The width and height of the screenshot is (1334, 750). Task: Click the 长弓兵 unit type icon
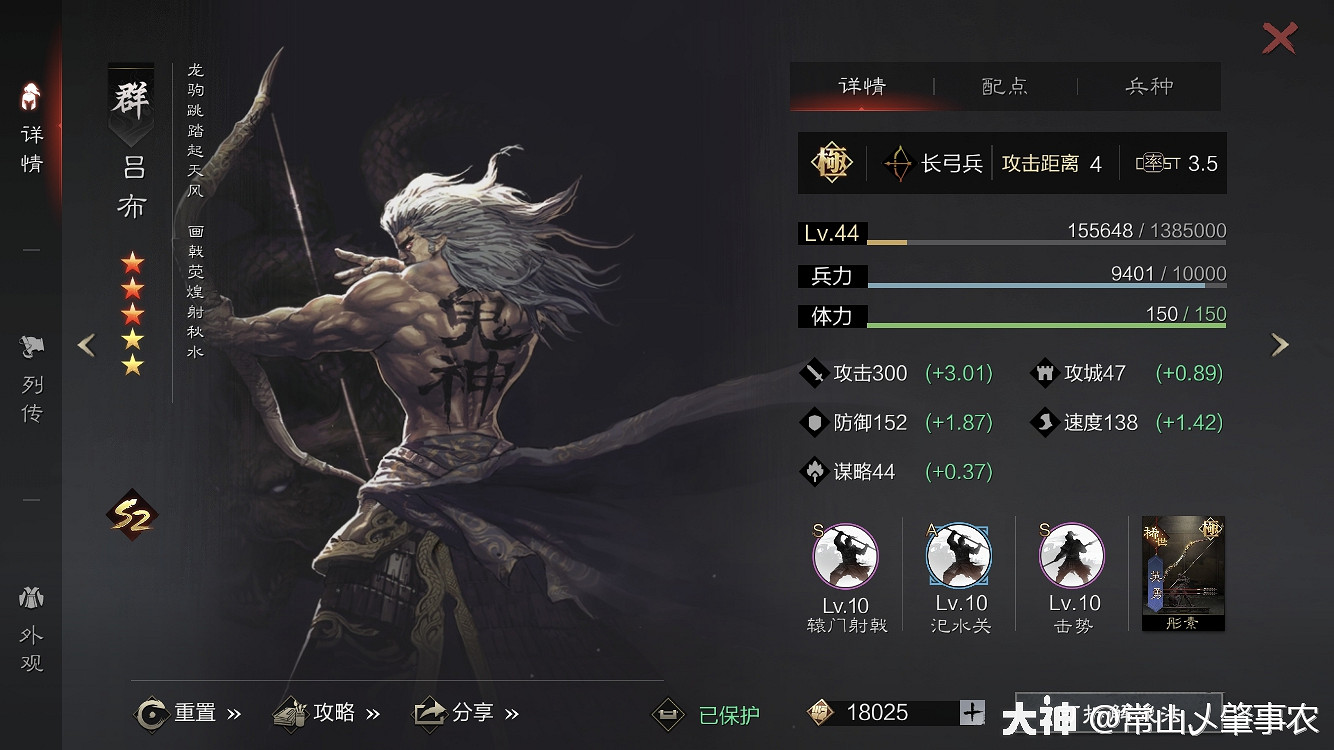[x=900, y=162]
